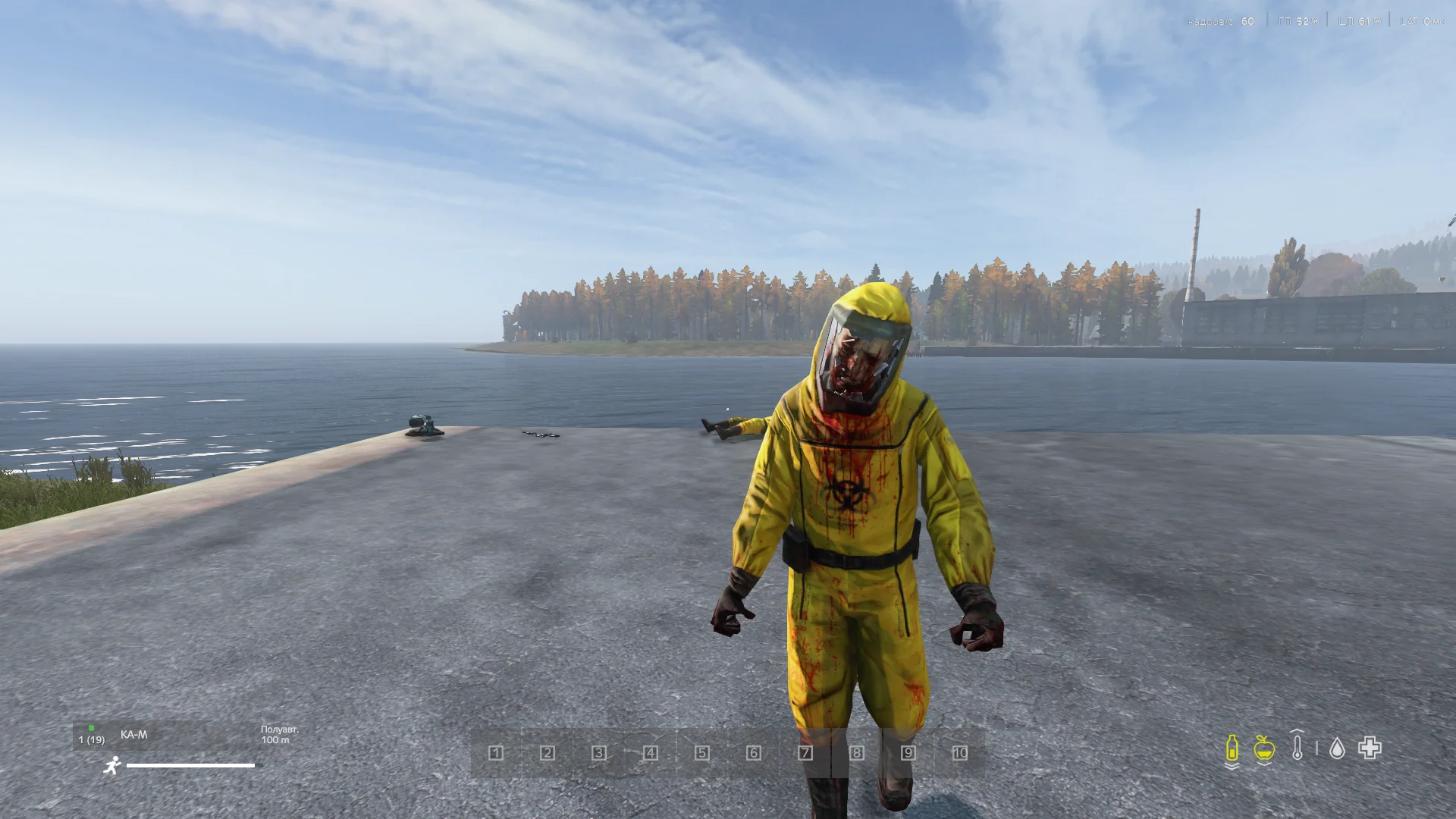Select hotbar slot 1
This screenshot has width=1456, height=819.
tap(496, 753)
